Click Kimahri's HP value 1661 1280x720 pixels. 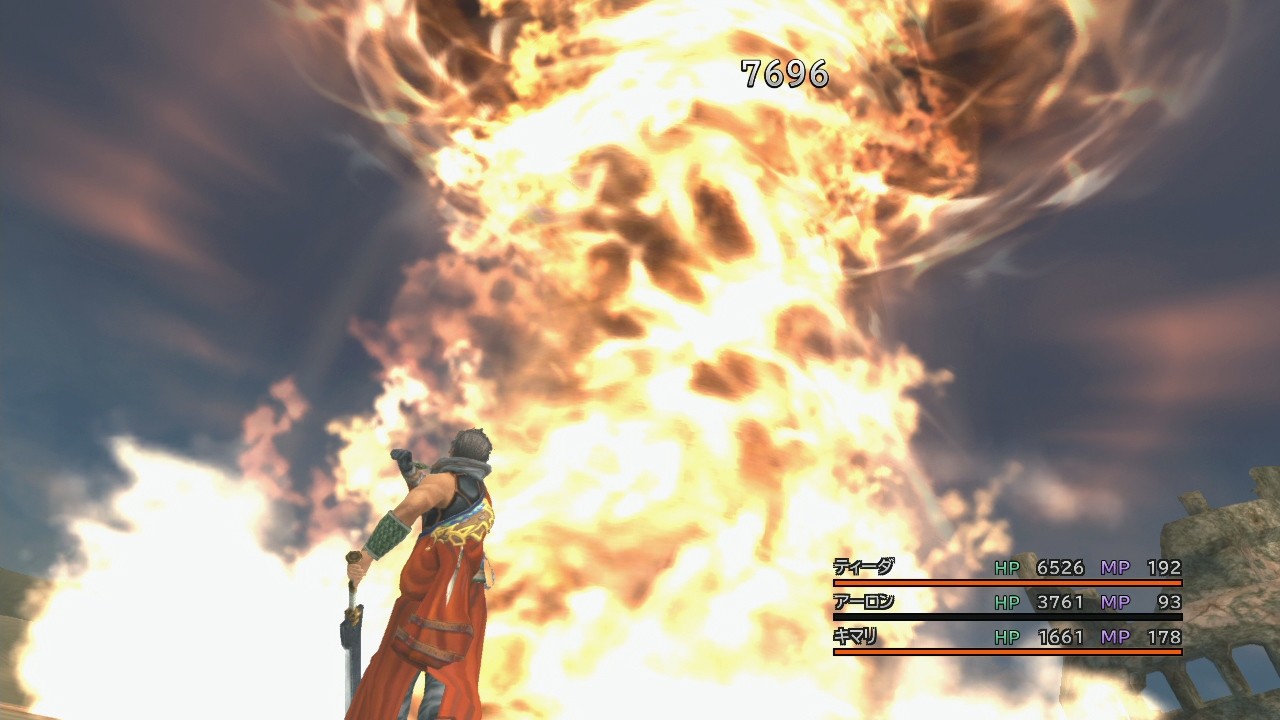[1060, 637]
